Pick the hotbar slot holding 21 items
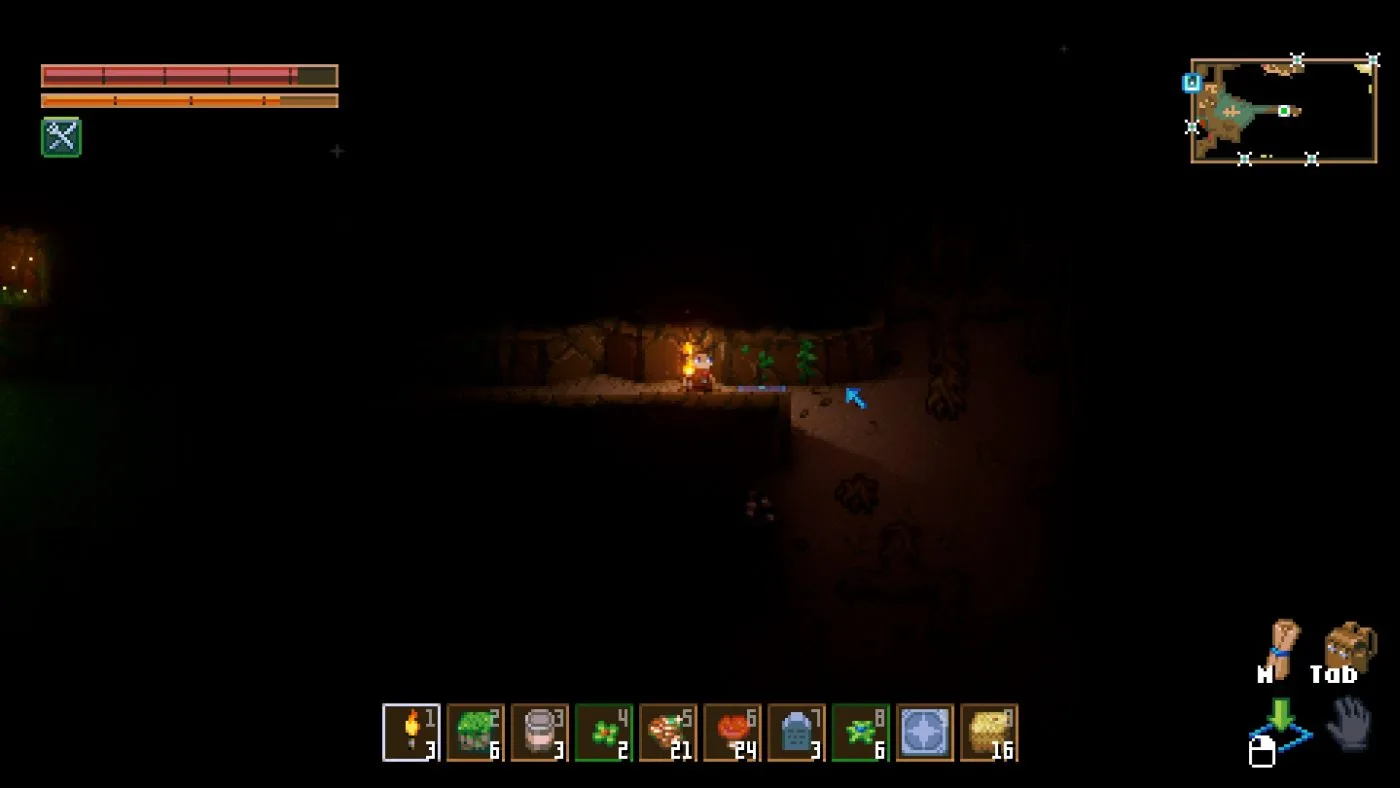Screen dimensions: 1400x788 pyautogui.click(x=668, y=732)
